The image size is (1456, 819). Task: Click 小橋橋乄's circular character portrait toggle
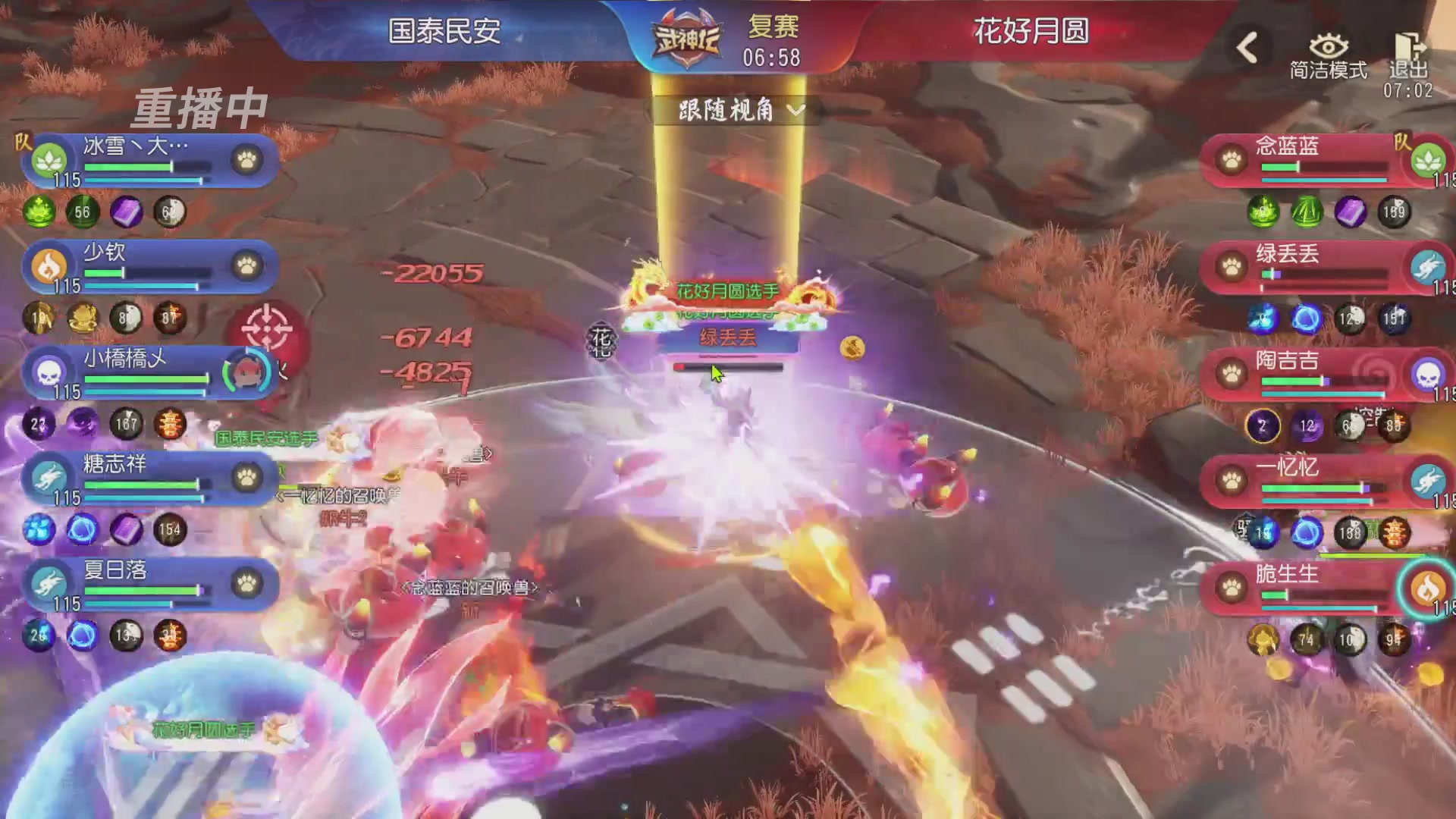(250, 374)
